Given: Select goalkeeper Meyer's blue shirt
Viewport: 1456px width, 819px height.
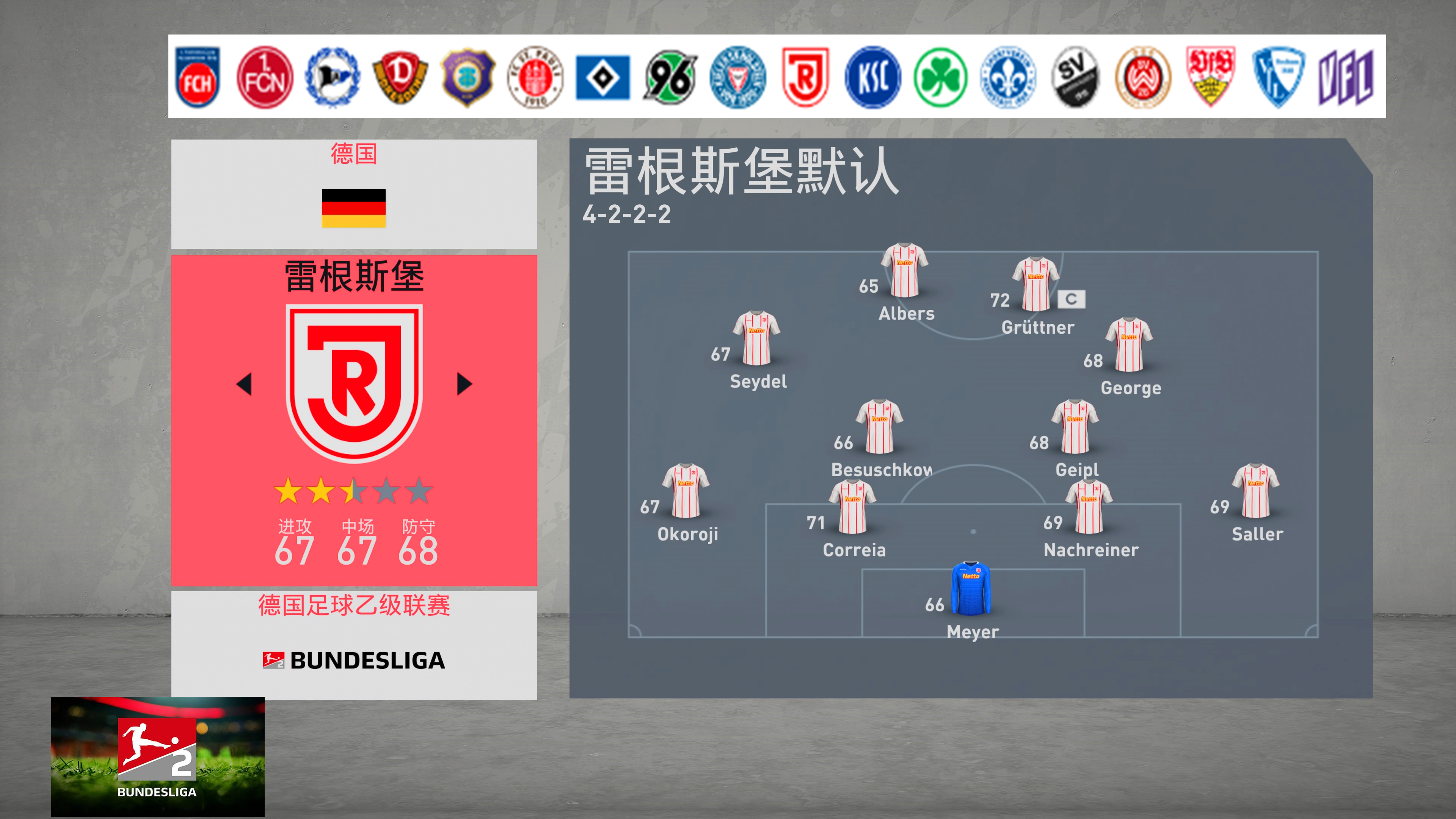Looking at the screenshot, I should tap(971, 588).
